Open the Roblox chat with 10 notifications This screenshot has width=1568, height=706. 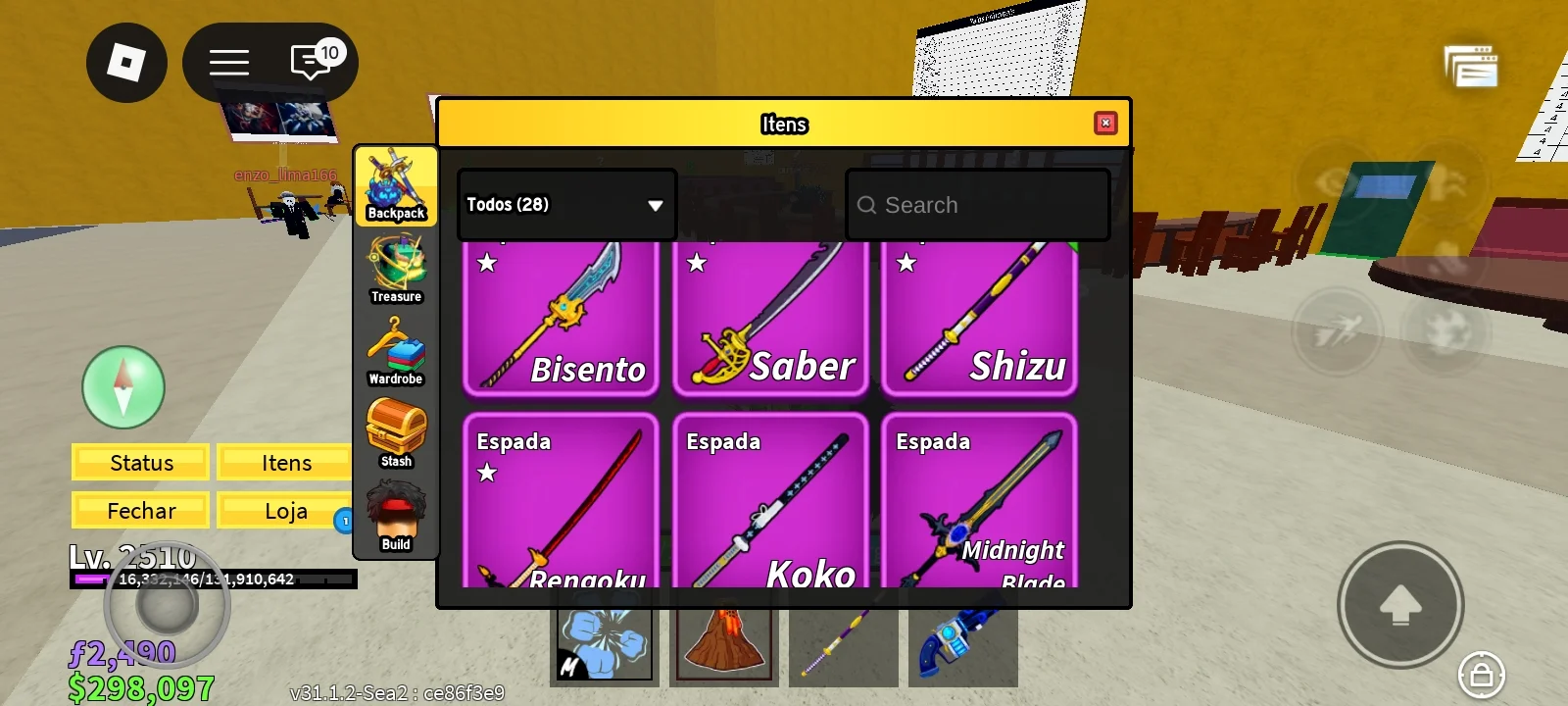click(314, 63)
